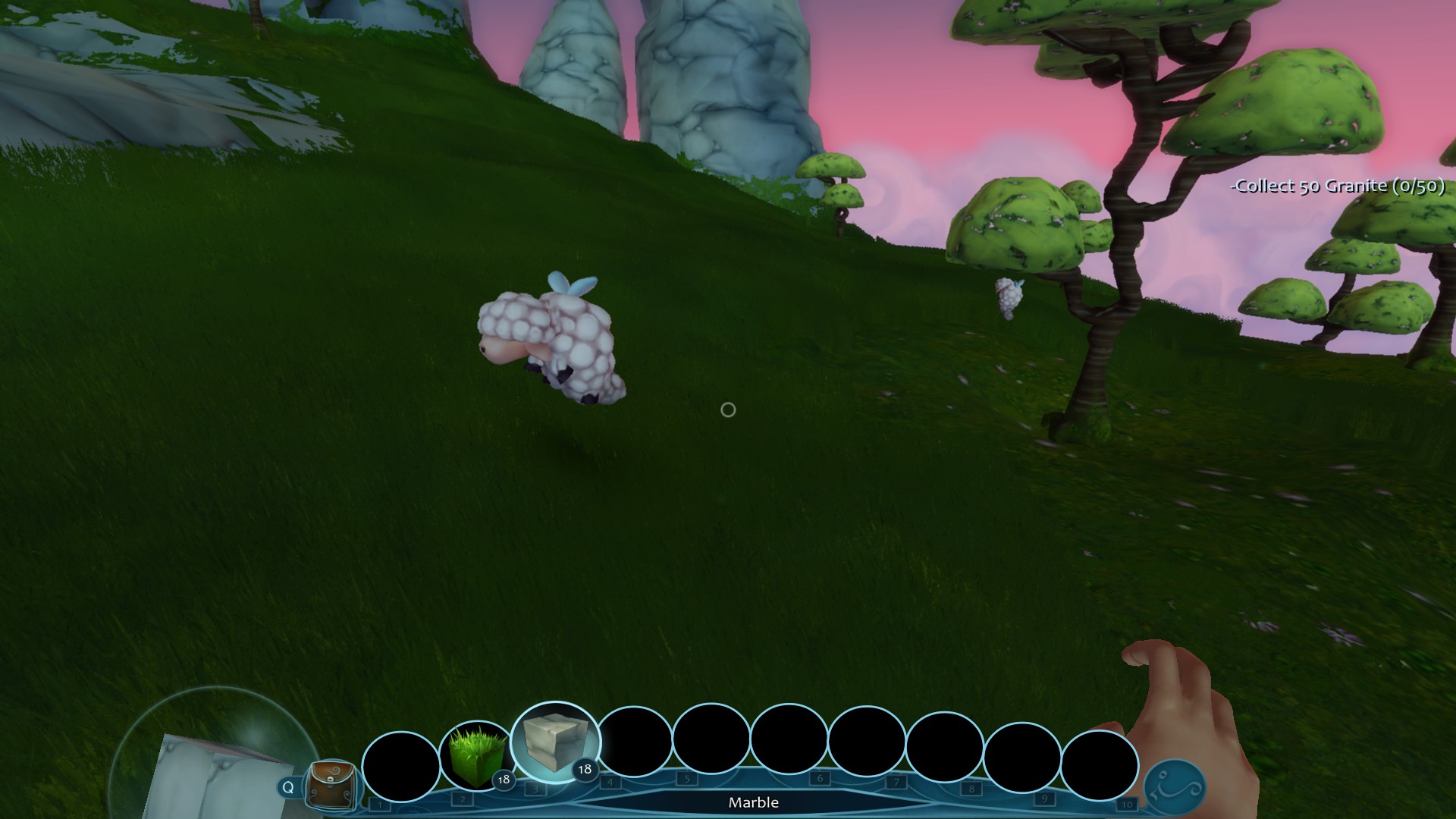The width and height of the screenshot is (1456, 819).
Task: Click the swirl emblem at hotbar end
Action: pyautogui.click(x=1173, y=787)
